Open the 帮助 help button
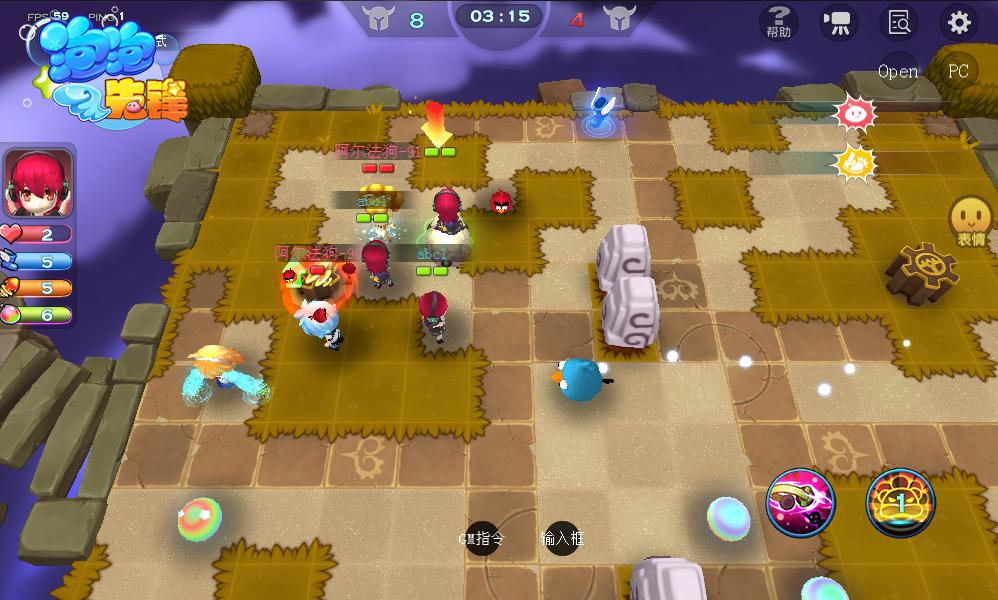The height and width of the screenshot is (600, 998). (x=778, y=21)
